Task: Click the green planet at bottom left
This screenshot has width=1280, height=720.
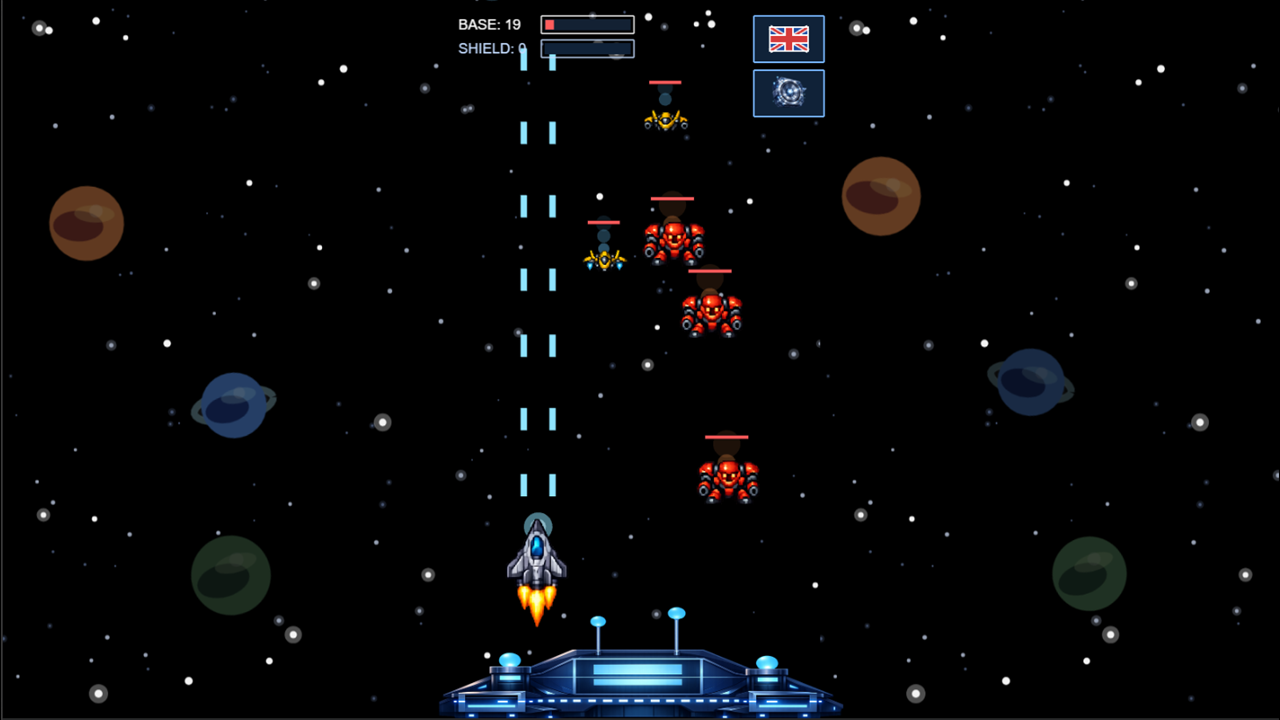Action: 232,573
